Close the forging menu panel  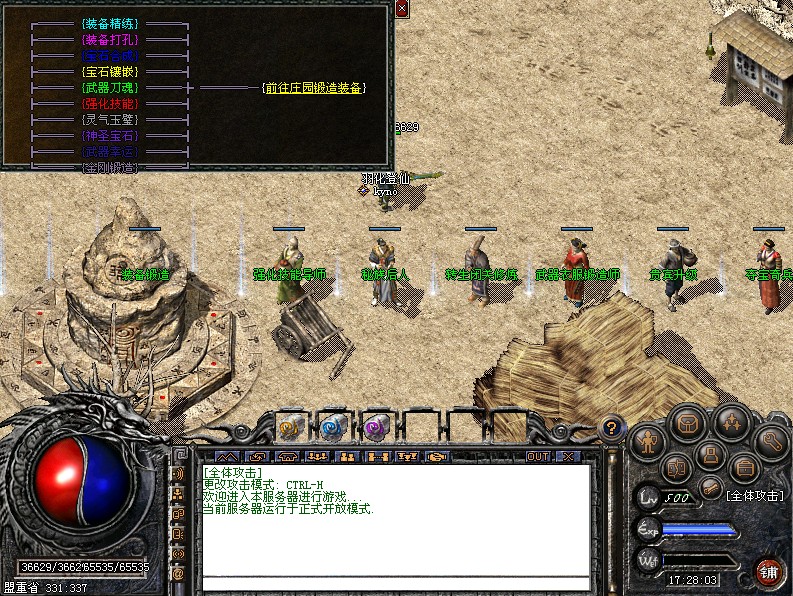[401, 9]
